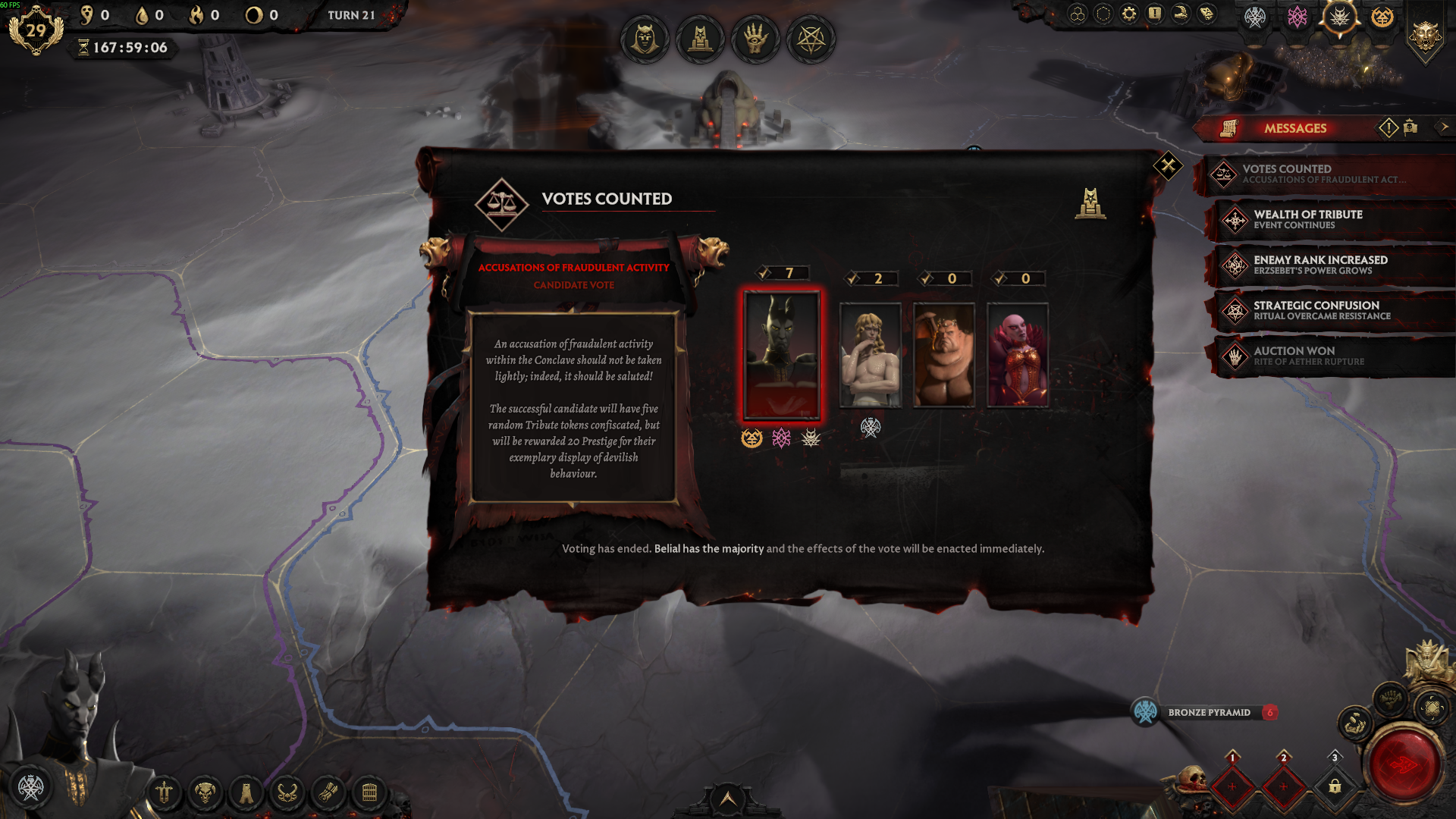The height and width of the screenshot is (819, 1456).
Task: Open the Votes Counted message
Action: click(x=1323, y=174)
